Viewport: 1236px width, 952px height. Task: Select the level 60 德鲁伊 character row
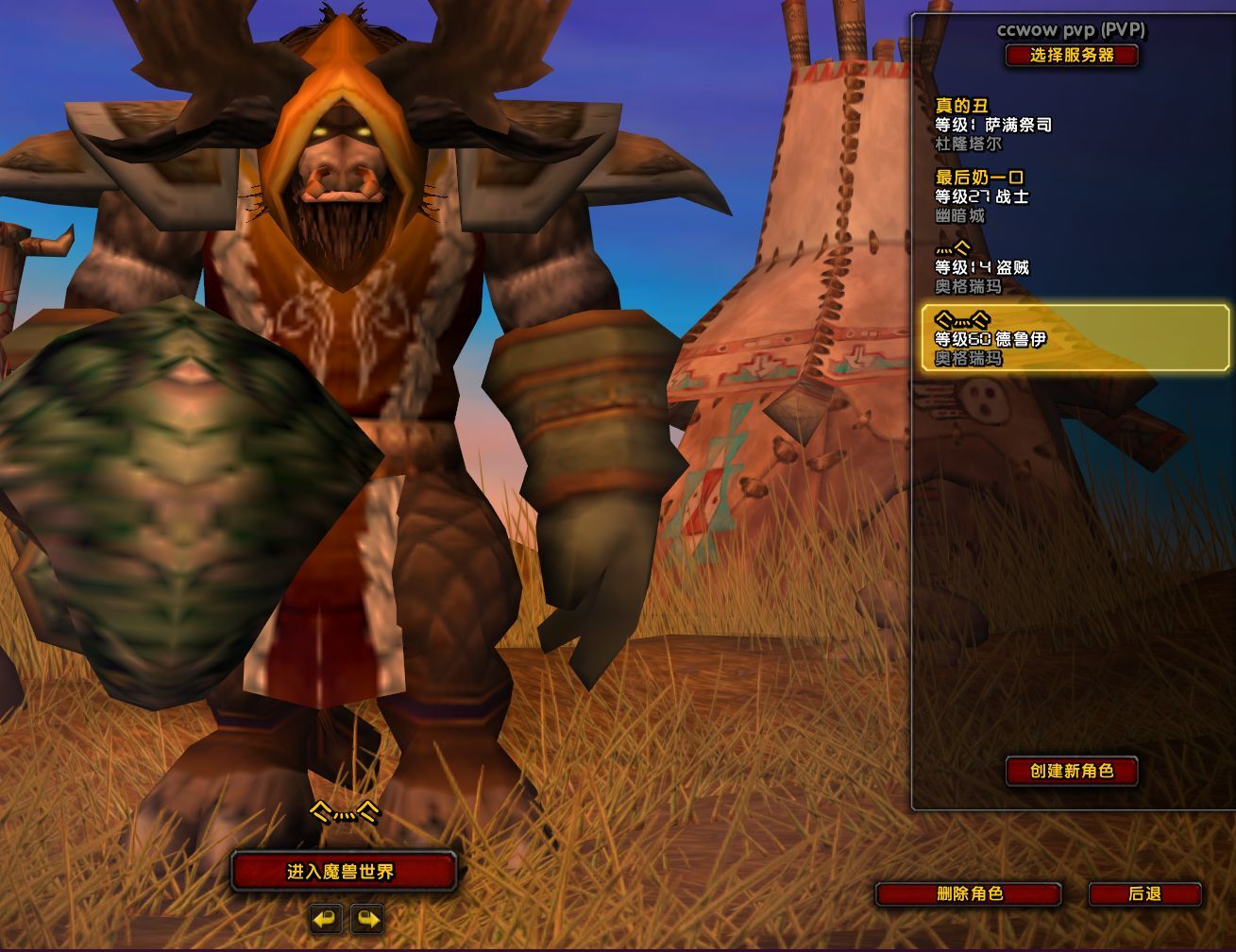point(1075,338)
